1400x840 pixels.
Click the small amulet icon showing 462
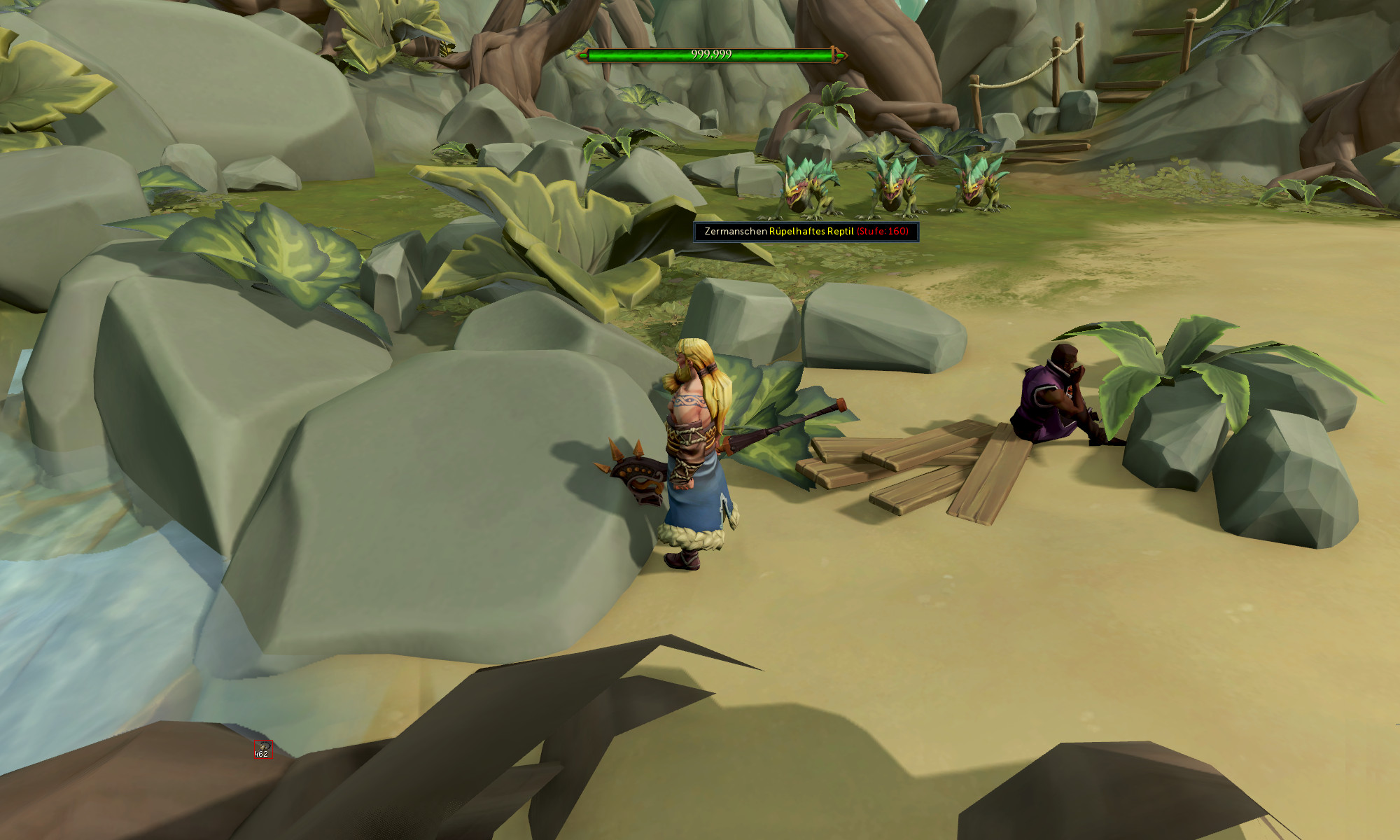point(262,748)
